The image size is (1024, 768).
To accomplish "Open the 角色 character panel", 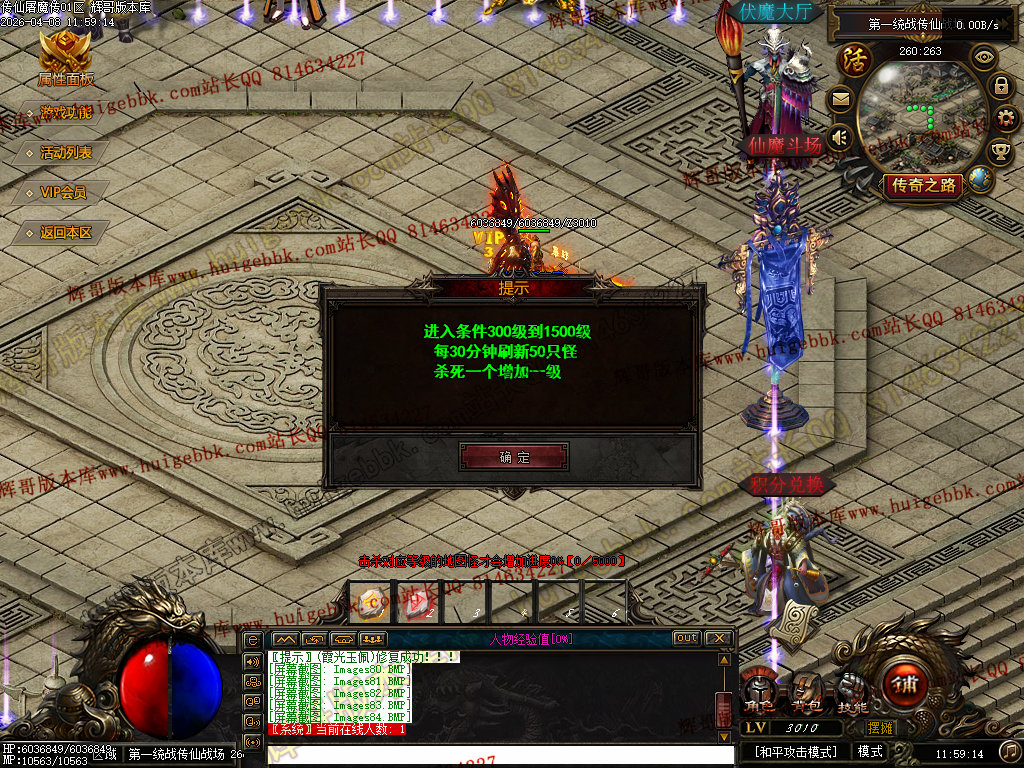I will pos(758,688).
